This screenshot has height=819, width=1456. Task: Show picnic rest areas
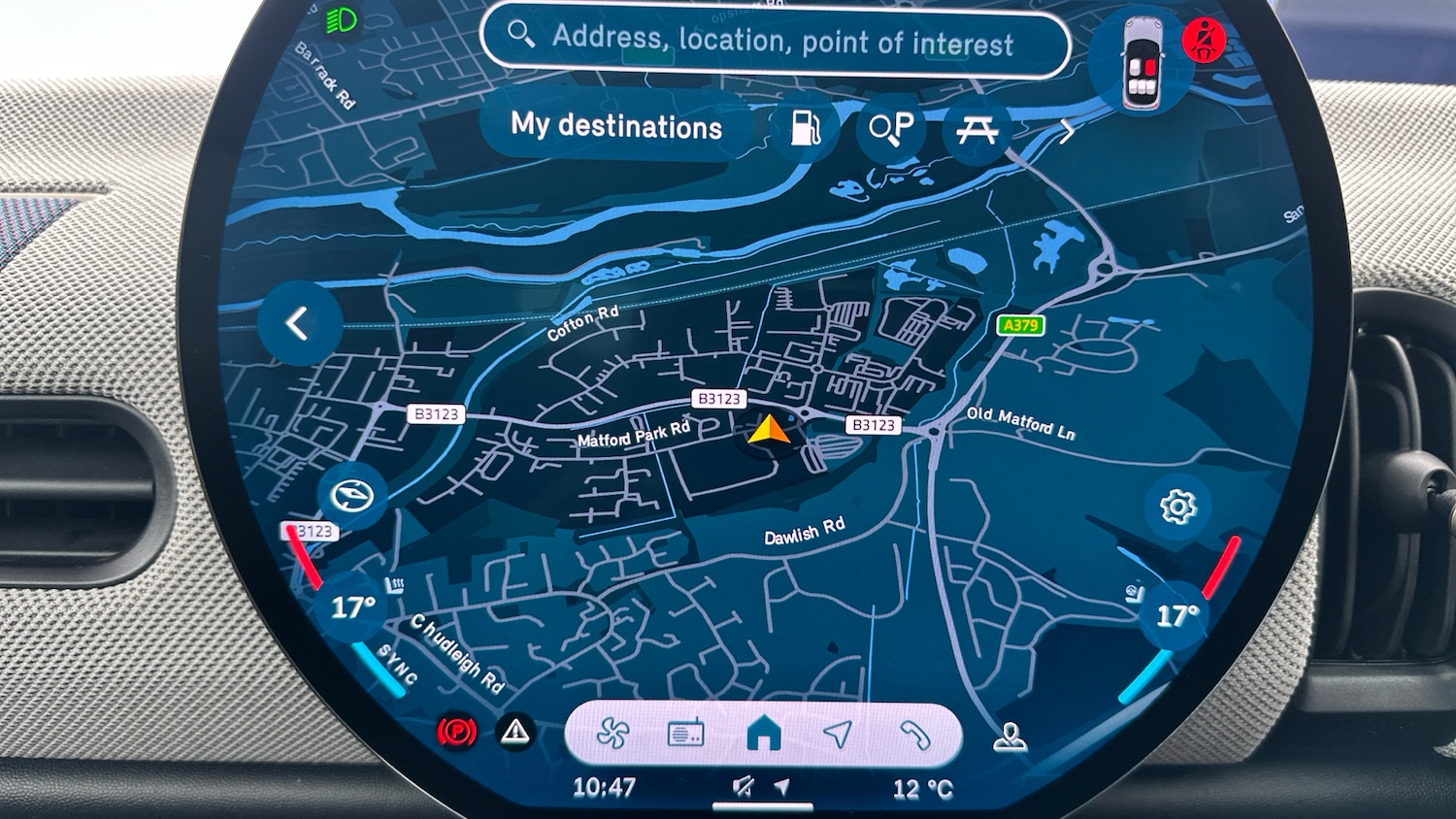[976, 129]
